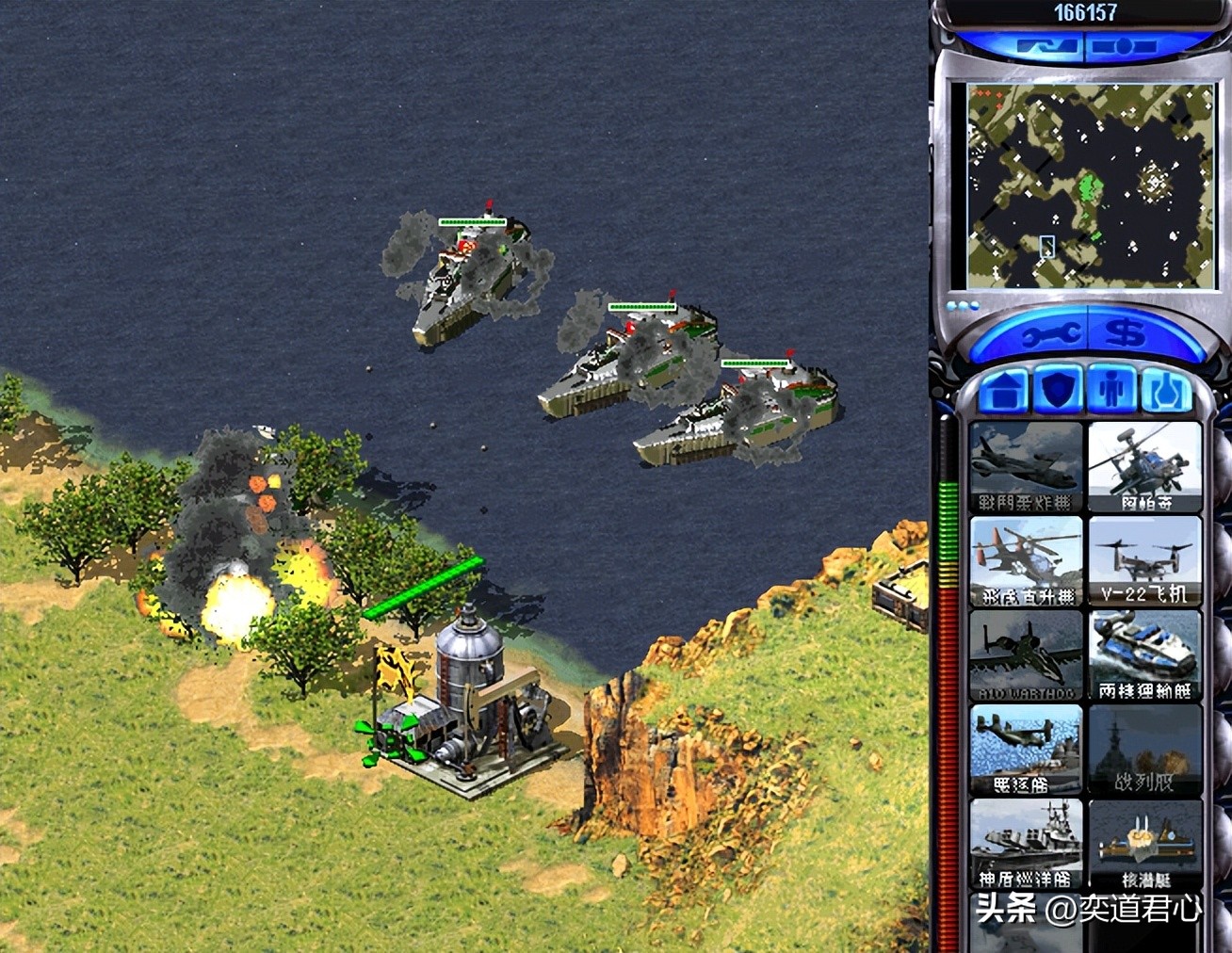
Task: Click the radar minimap
Action: [x=1089, y=186]
